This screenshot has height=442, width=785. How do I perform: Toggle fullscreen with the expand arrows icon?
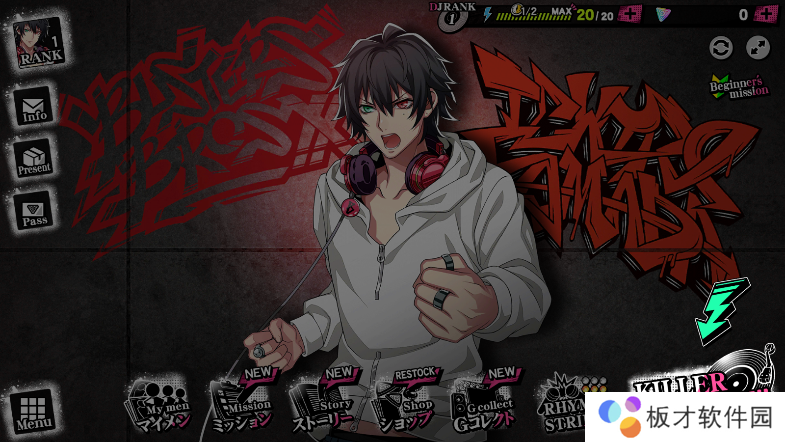tap(758, 47)
